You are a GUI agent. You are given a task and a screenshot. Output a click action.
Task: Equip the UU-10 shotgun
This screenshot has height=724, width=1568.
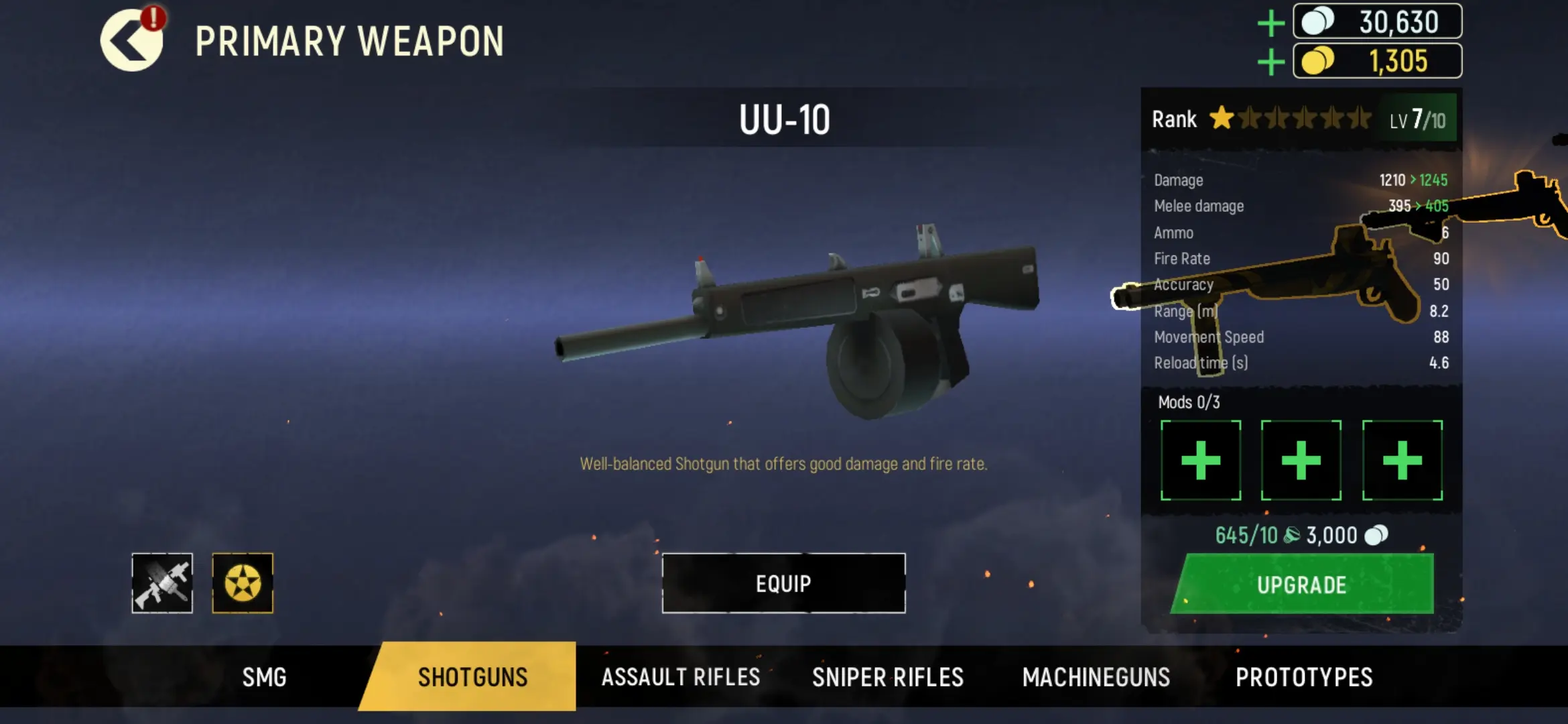(x=783, y=583)
